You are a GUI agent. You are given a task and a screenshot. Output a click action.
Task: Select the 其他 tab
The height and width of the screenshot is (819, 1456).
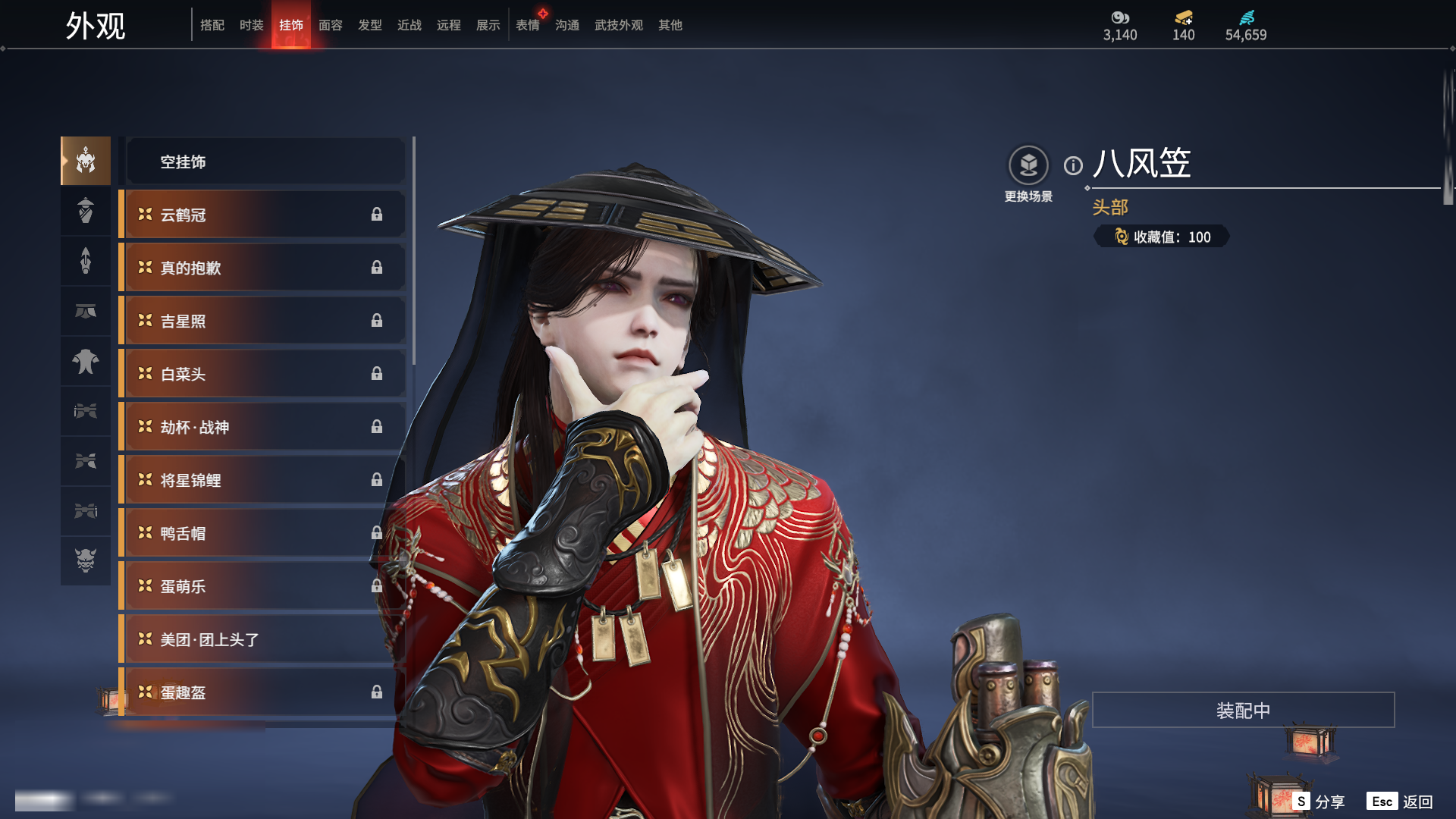pyautogui.click(x=670, y=25)
